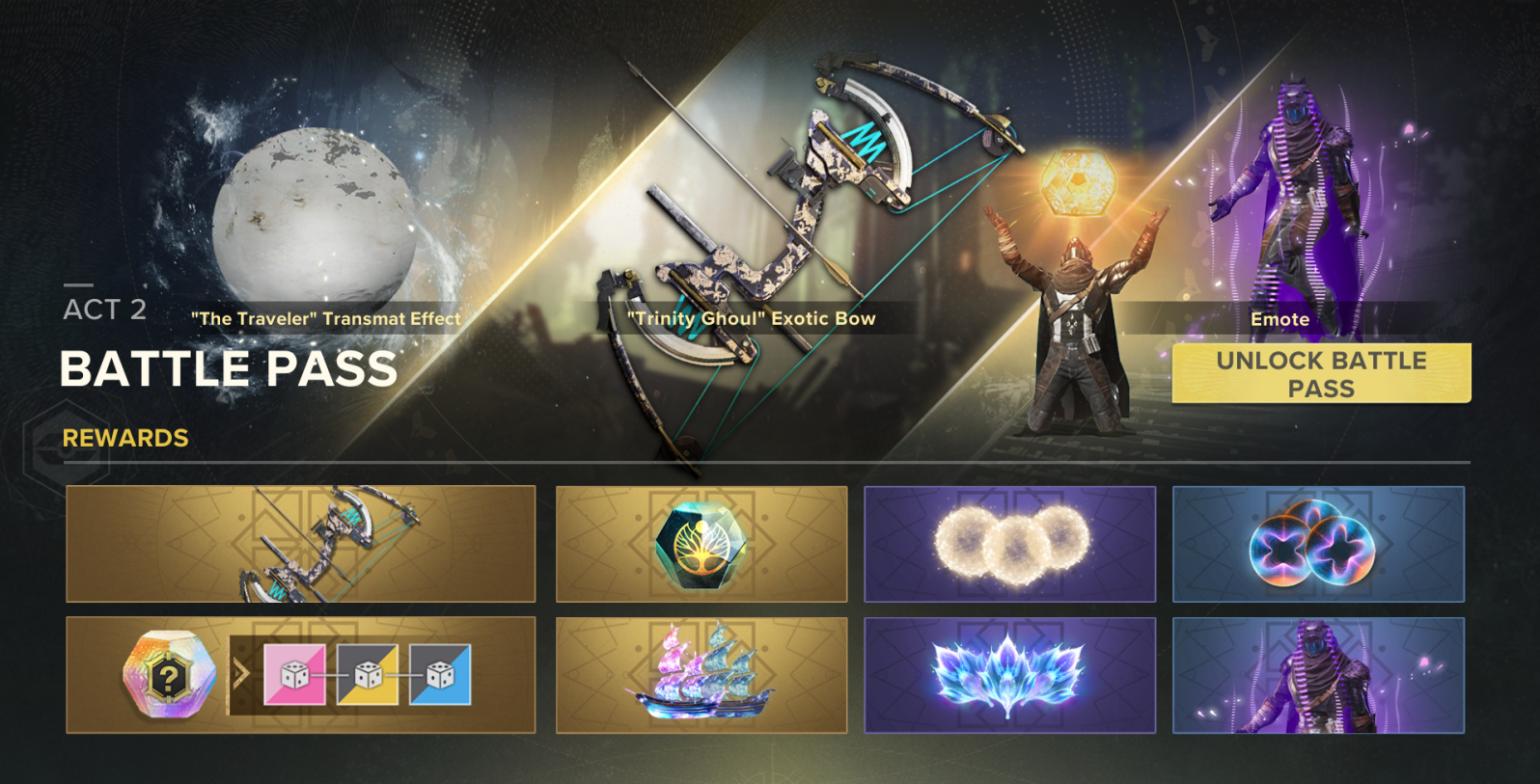Open the exotic engram with tree emblem reward
1540x784 pixels.
[701, 544]
